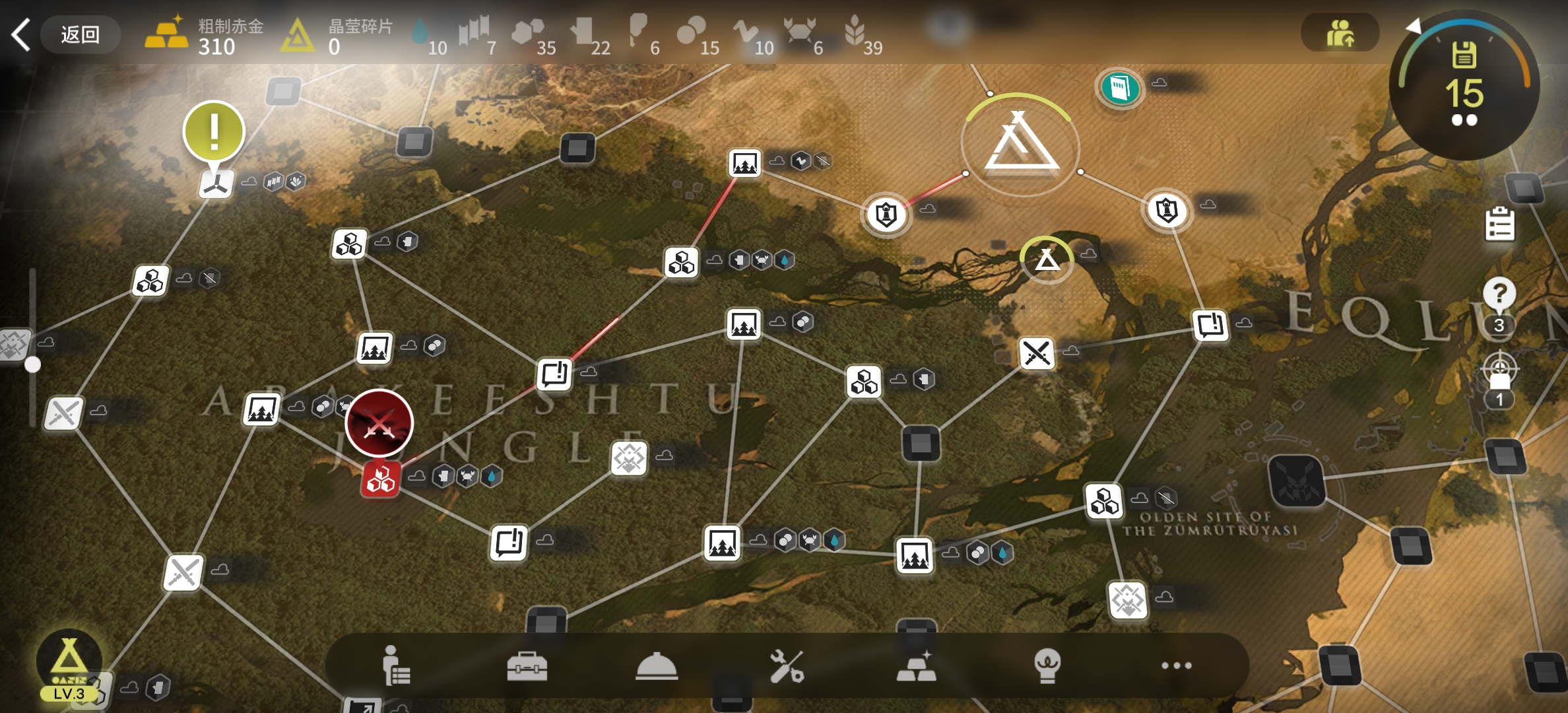Open the yellow squad members icon
1568x713 pixels.
coord(1340,33)
